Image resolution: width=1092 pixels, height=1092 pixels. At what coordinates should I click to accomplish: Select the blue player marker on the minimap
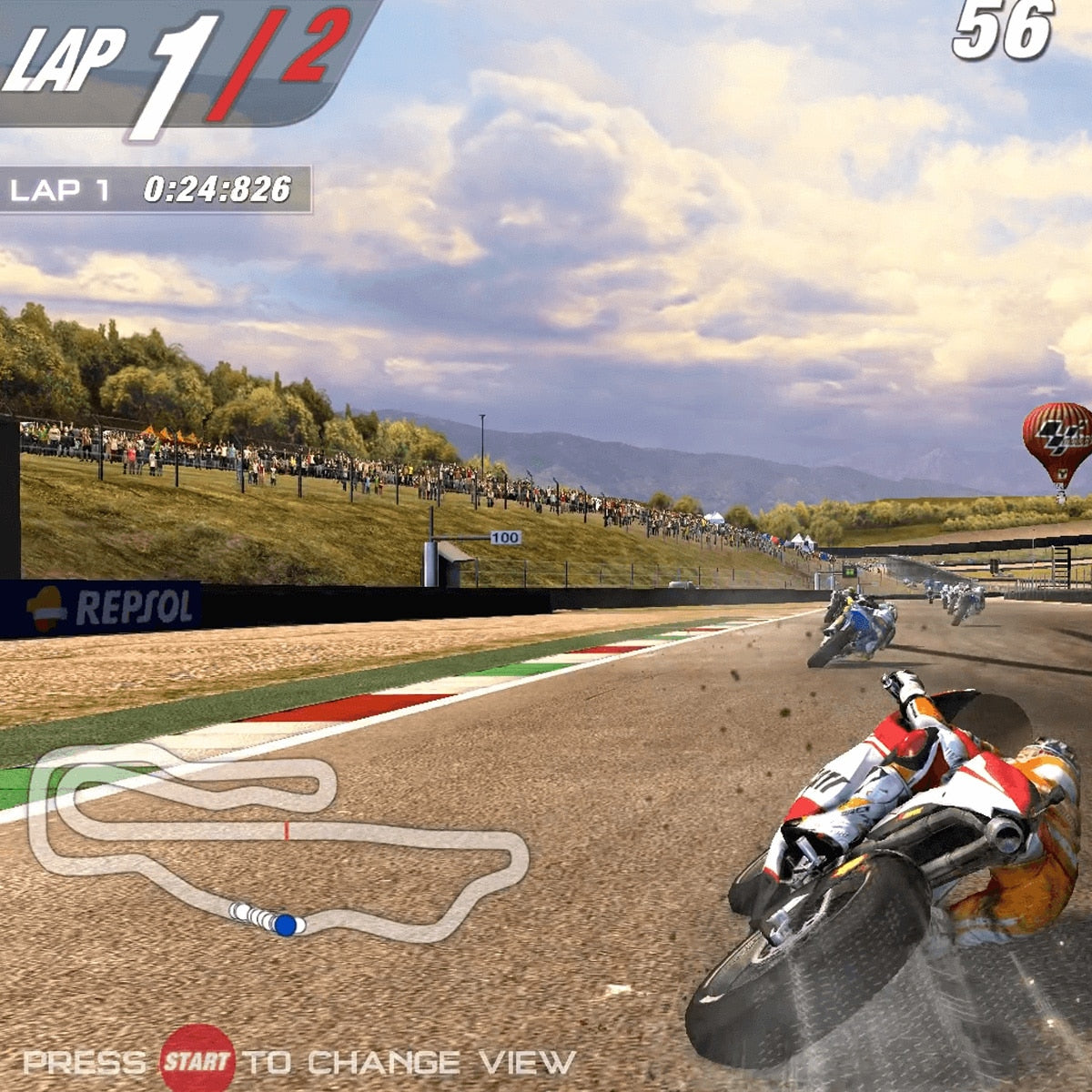[x=285, y=925]
